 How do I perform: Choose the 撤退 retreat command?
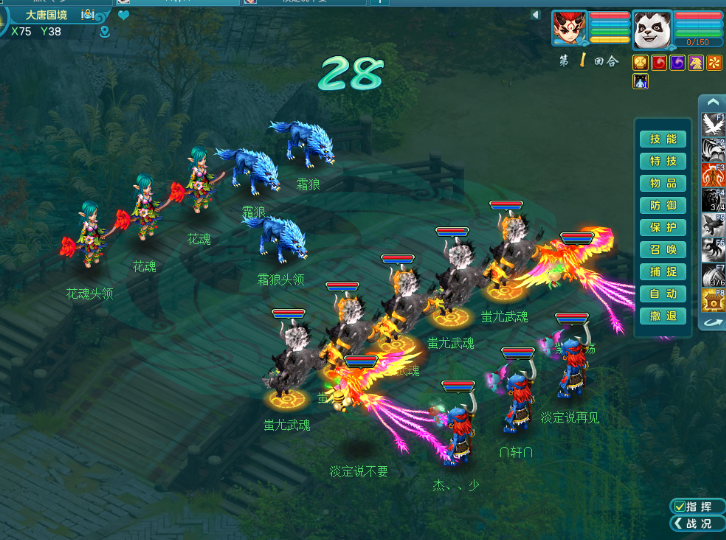coord(662,315)
